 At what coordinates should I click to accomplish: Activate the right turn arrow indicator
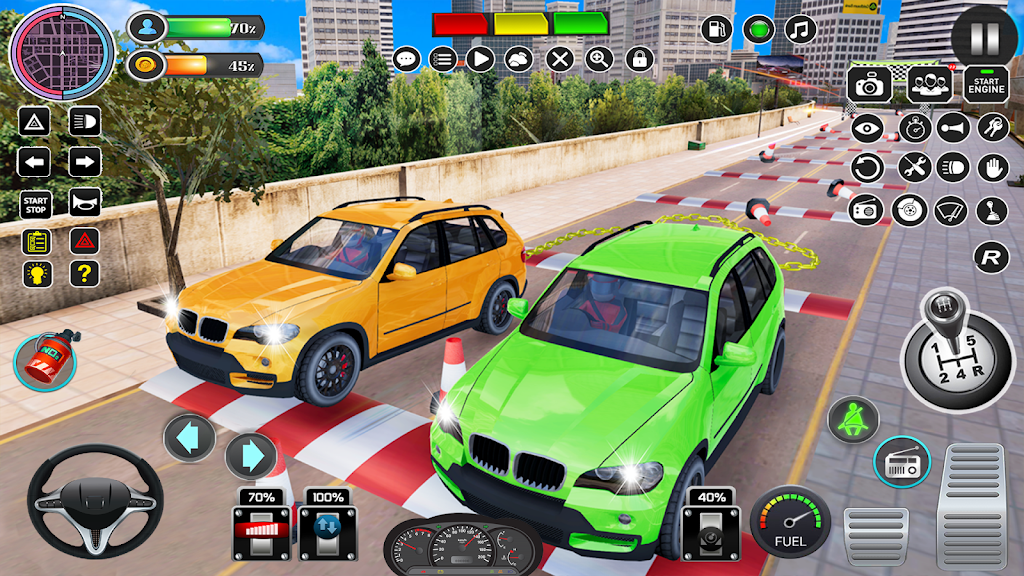pos(85,162)
